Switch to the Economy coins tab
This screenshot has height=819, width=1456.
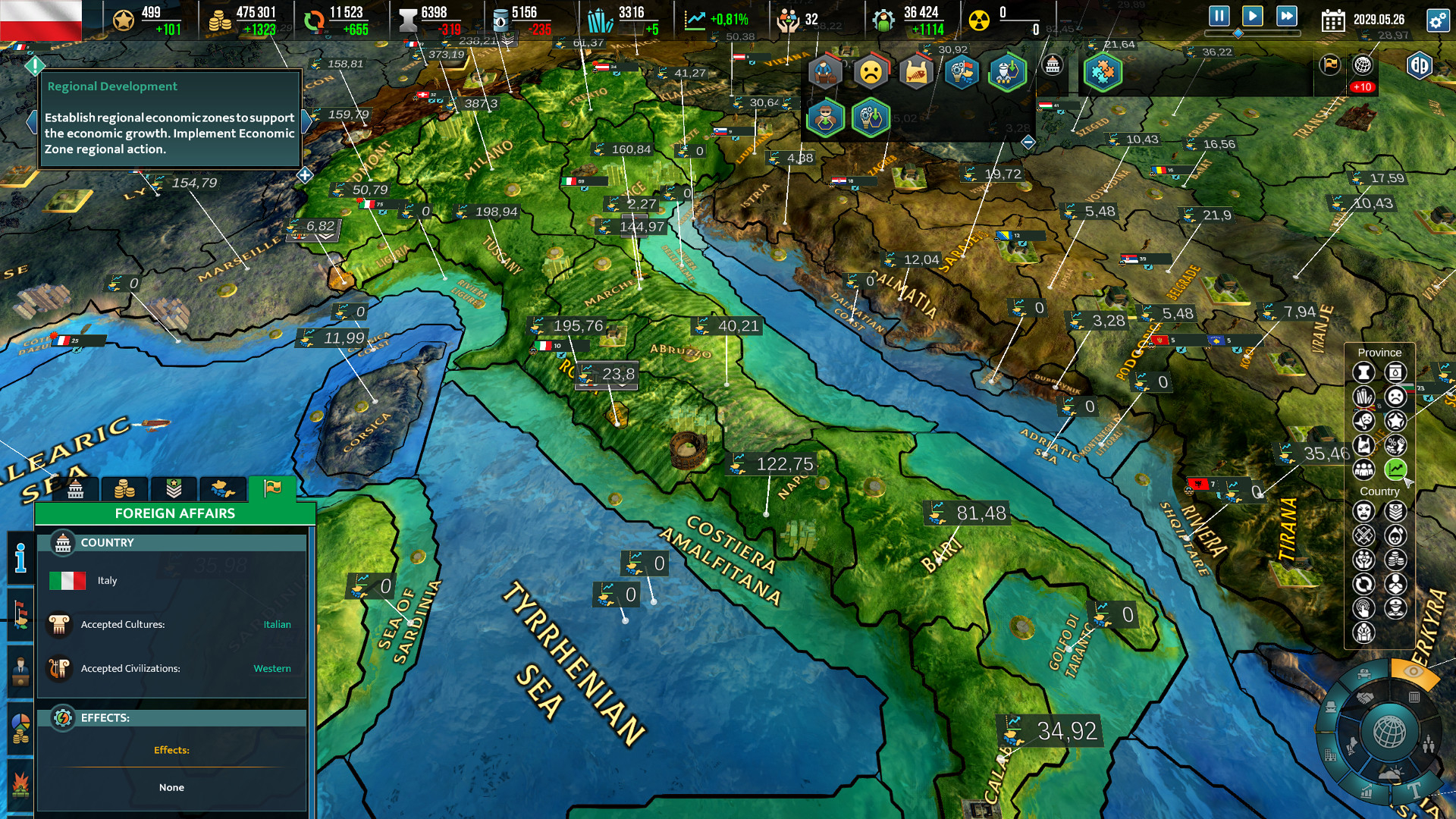(124, 489)
